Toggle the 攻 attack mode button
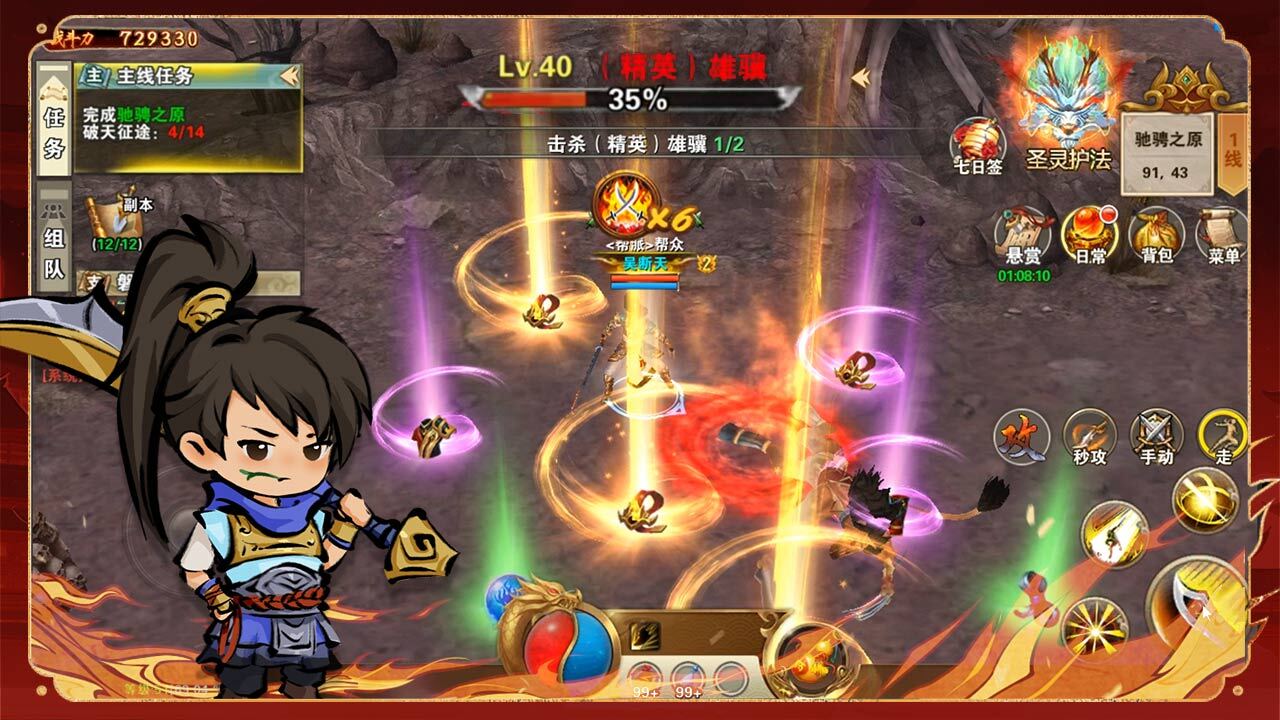 click(x=1021, y=437)
